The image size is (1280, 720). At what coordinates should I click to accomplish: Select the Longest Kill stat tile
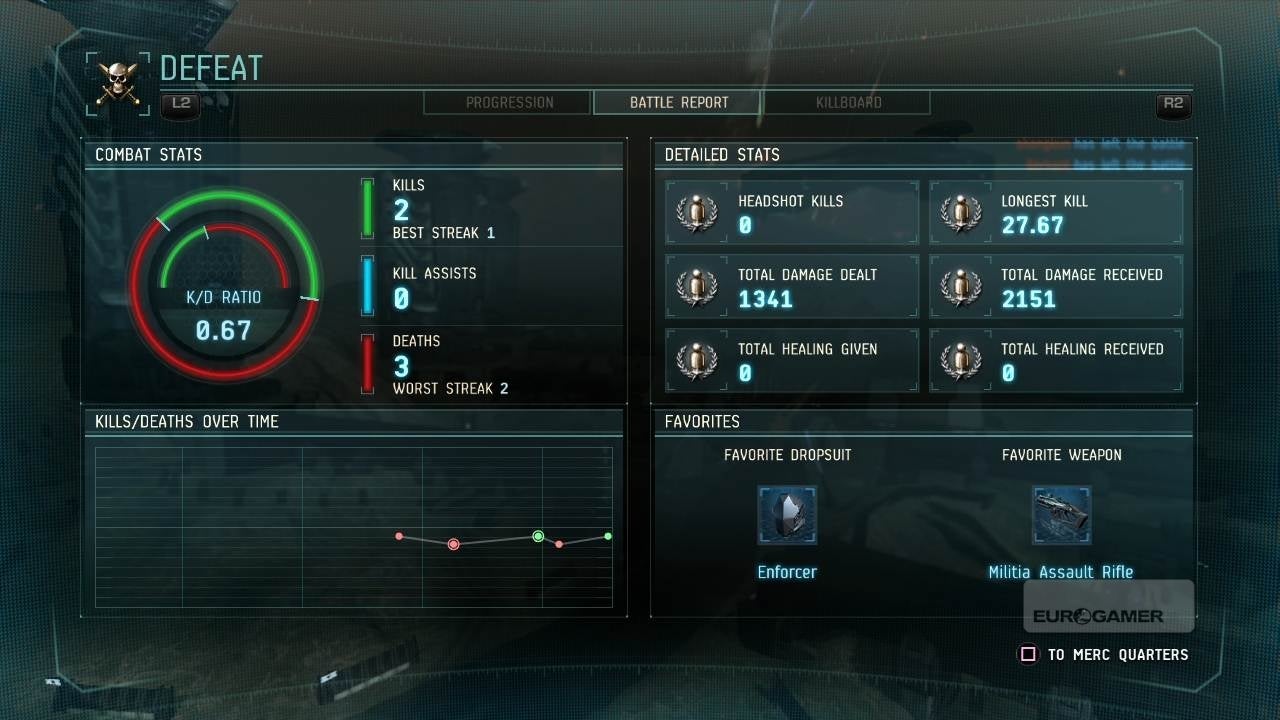[1056, 213]
